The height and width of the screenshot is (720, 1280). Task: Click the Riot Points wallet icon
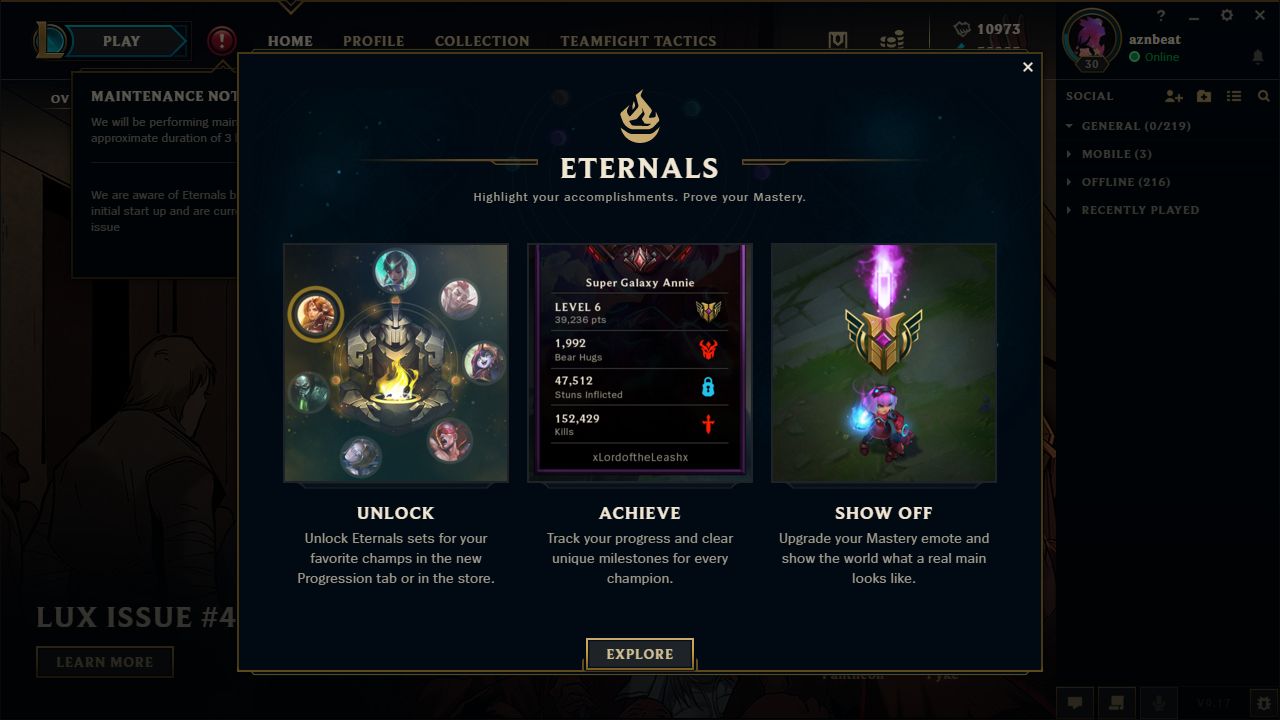(x=962, y=29)
